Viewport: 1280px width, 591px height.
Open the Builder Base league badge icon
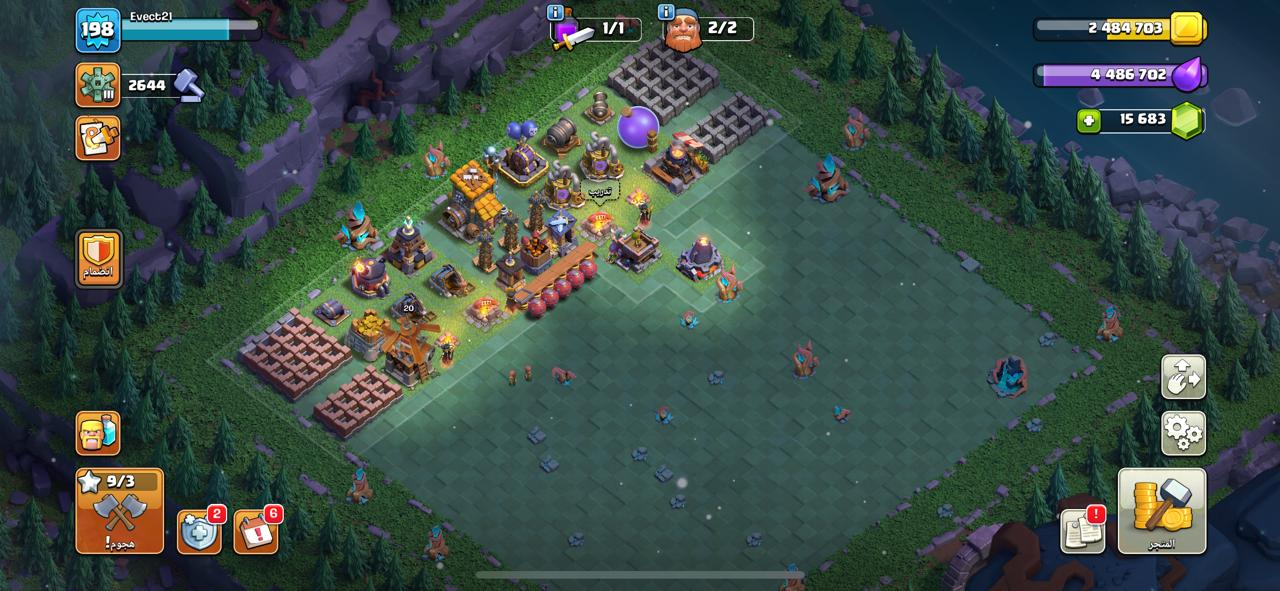coord(98,85)
